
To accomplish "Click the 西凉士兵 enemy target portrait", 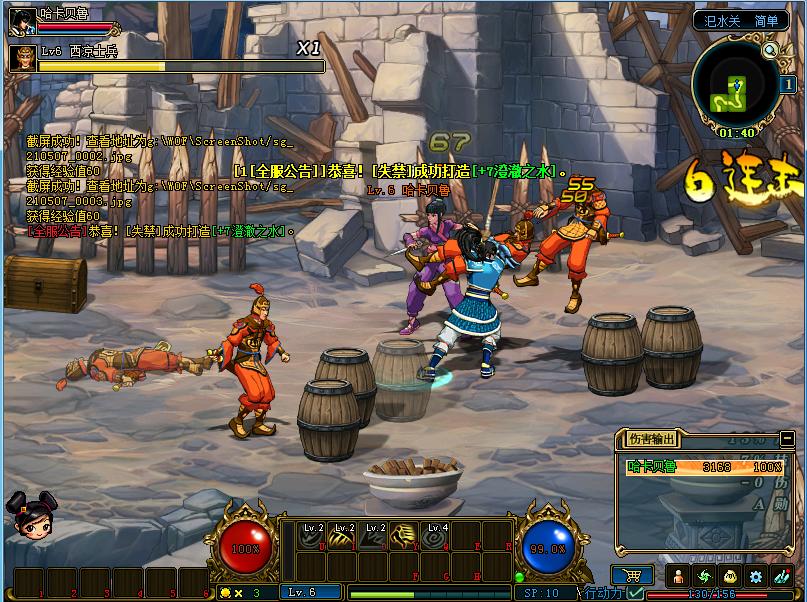I will [x=22, y=58].
